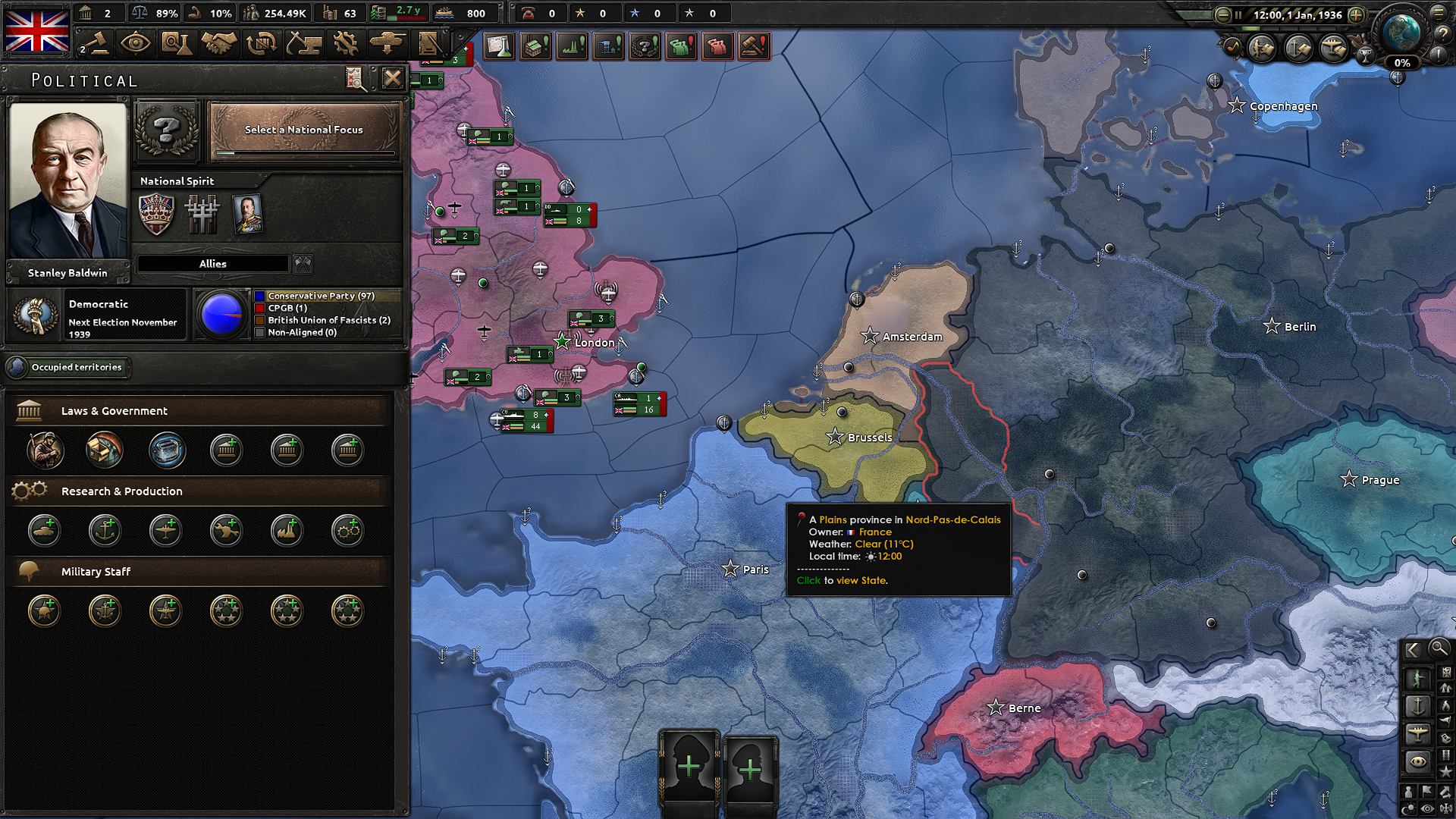
Task: Open the Trade view circular-arrows icon
Action: (x=261, y=43)
